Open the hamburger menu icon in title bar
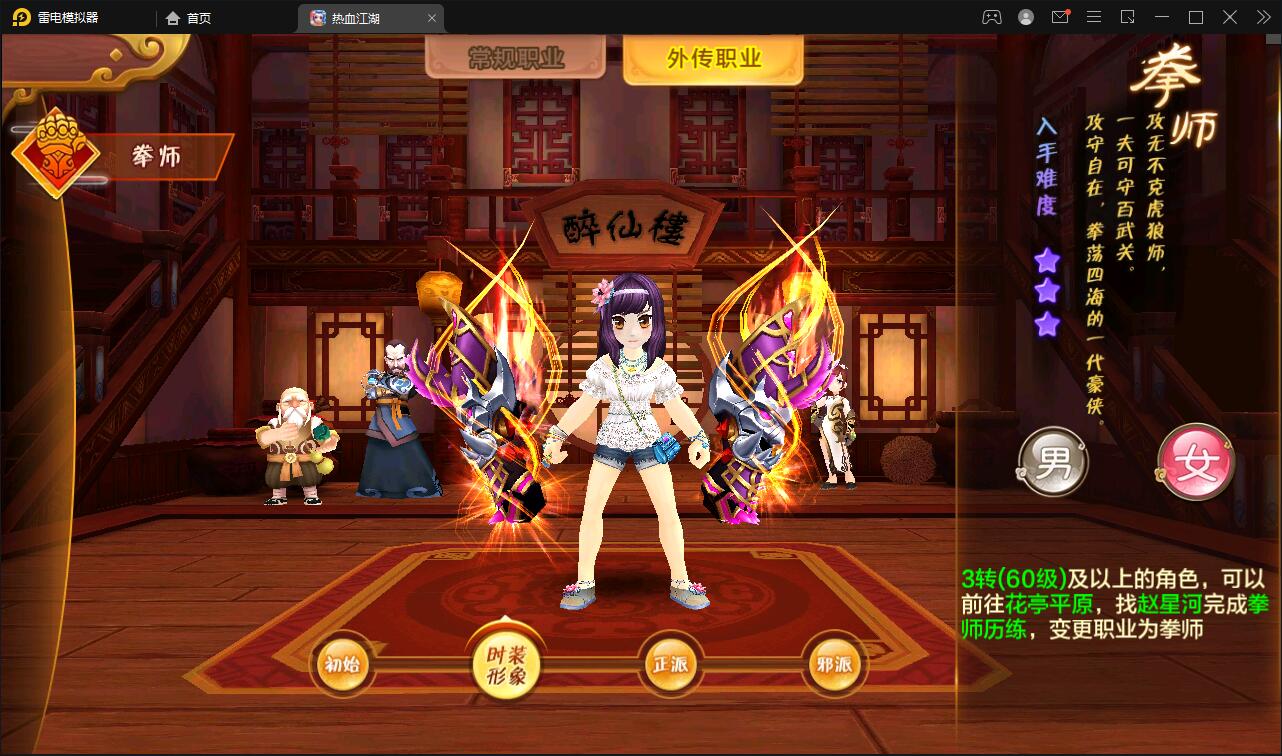1282x756 pixels. click(1093, 16)
